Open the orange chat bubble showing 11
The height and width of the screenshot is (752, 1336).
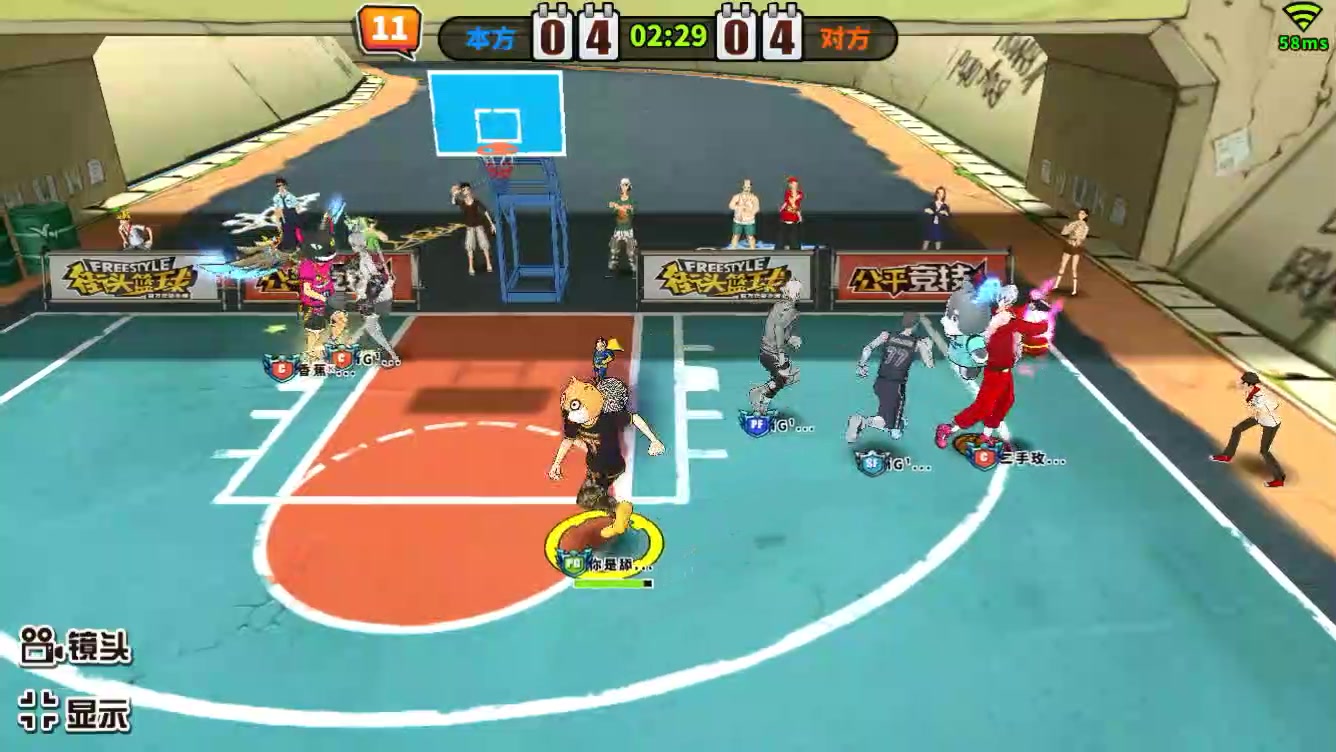pos(389,31)
